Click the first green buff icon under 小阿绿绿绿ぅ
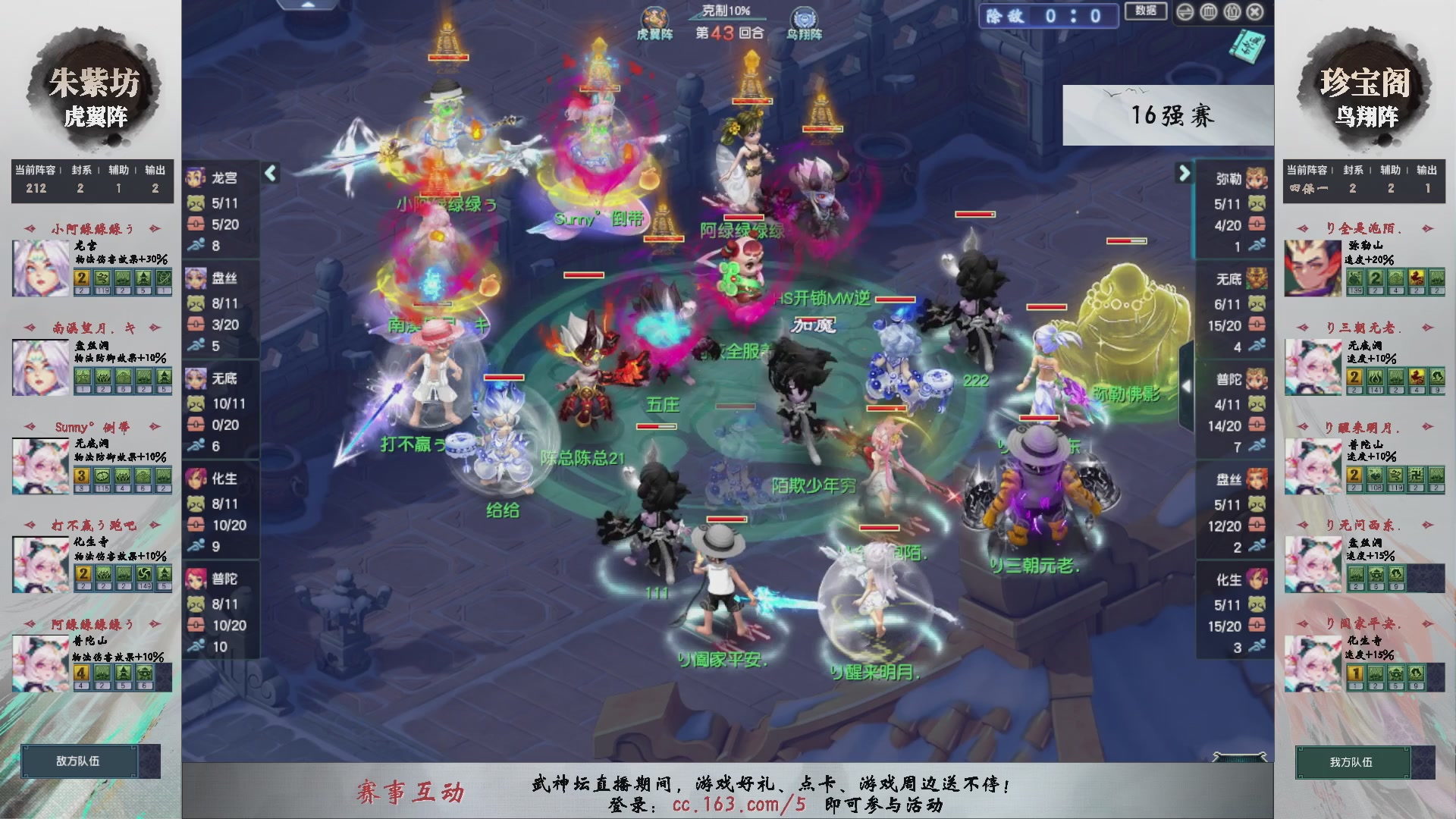 tap(101, 278)
